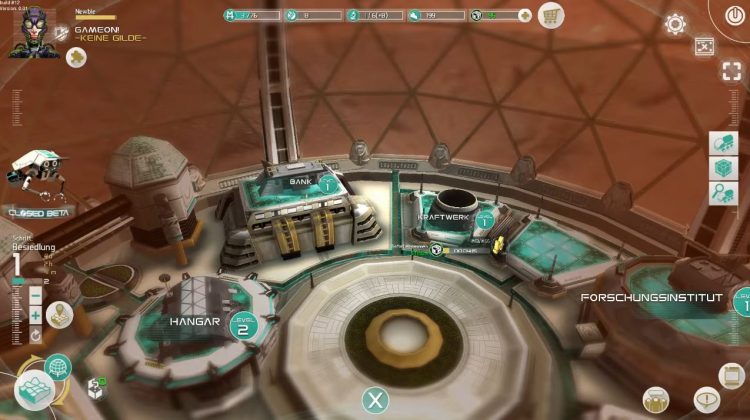
Task: Click the window icon below the gear
Action: [704, 47]
